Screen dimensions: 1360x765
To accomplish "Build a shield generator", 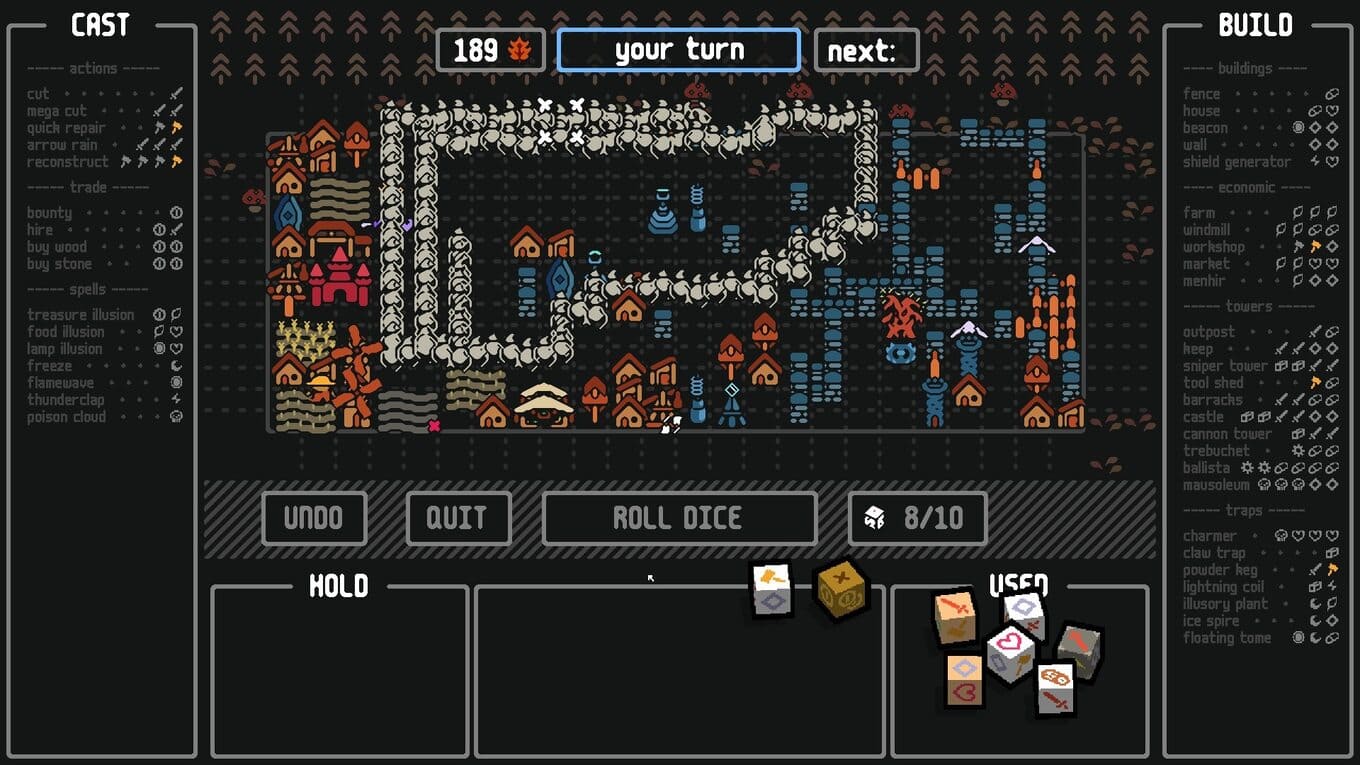I will [1236, 162].
